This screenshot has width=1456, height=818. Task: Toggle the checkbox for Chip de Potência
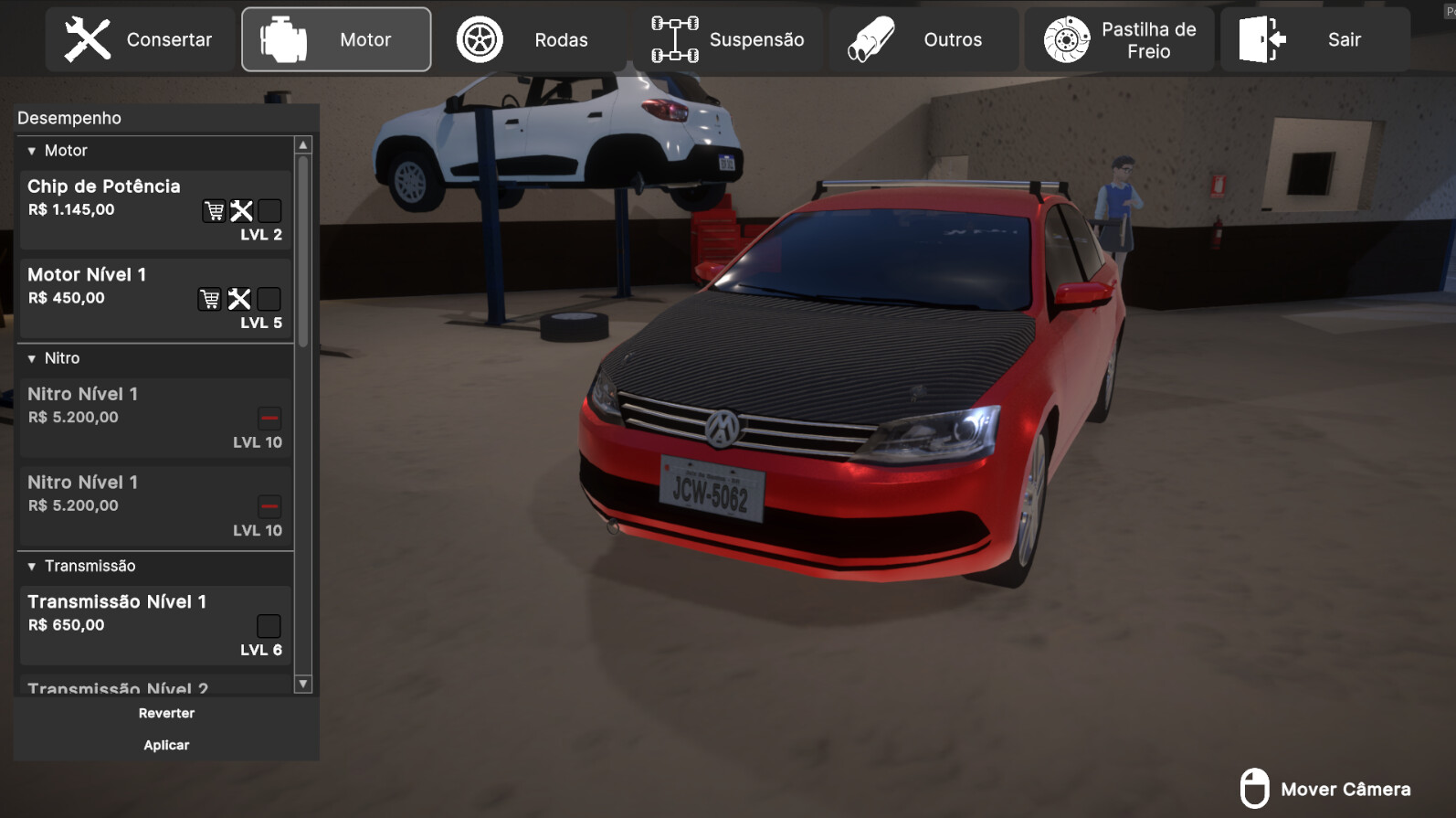tap(269, 210)
